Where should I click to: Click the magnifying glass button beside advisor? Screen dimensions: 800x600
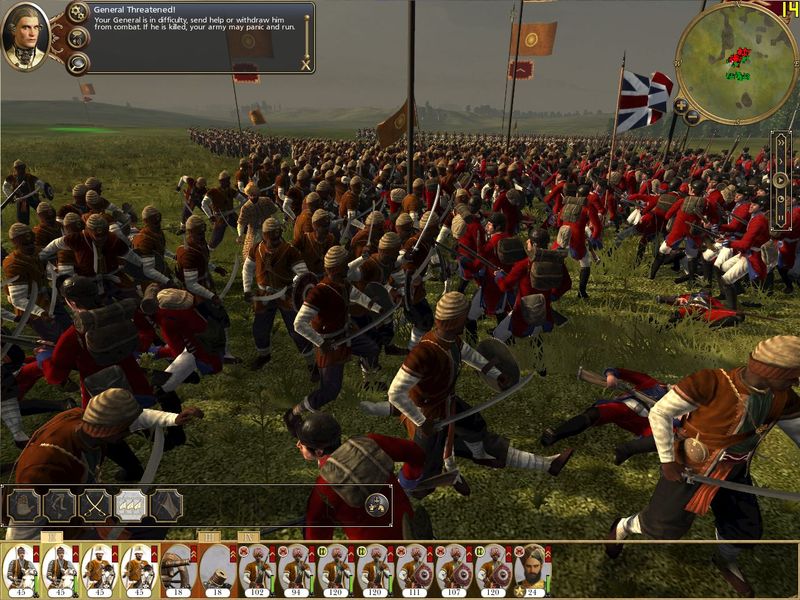(x=77, y=62)
